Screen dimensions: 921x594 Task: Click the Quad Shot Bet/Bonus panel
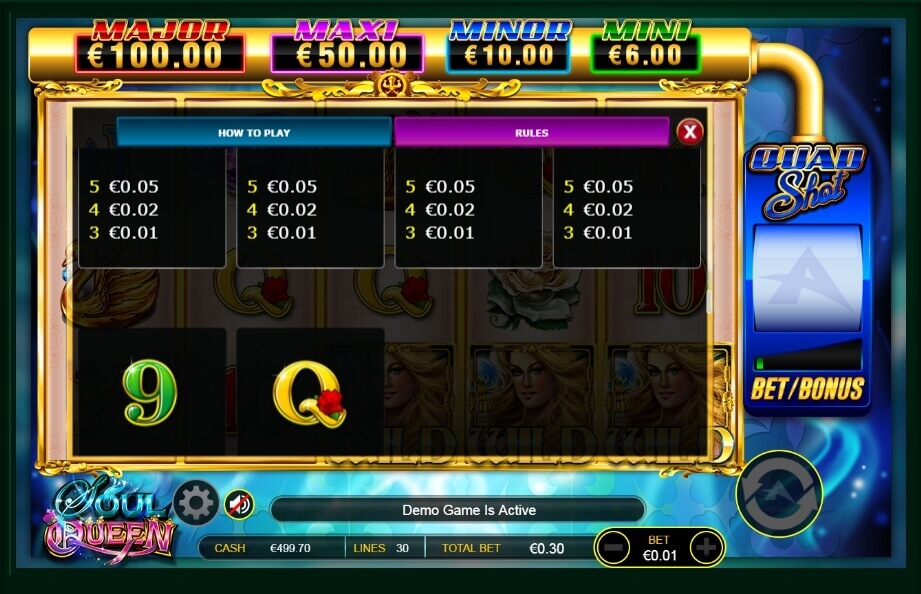(x=807, y=388)
